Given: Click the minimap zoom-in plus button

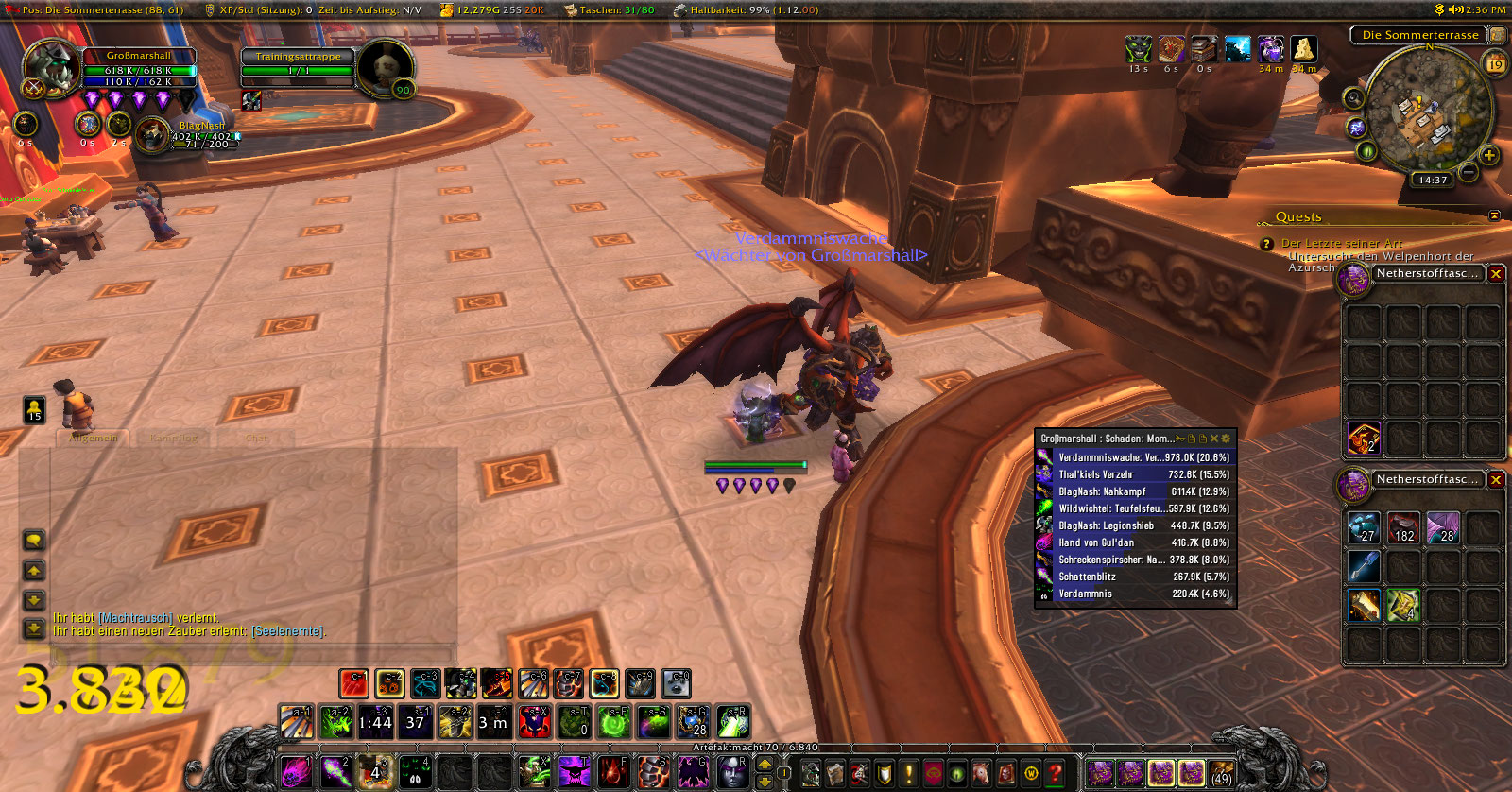Looking at the screenshot, I should click(1489, 155).
